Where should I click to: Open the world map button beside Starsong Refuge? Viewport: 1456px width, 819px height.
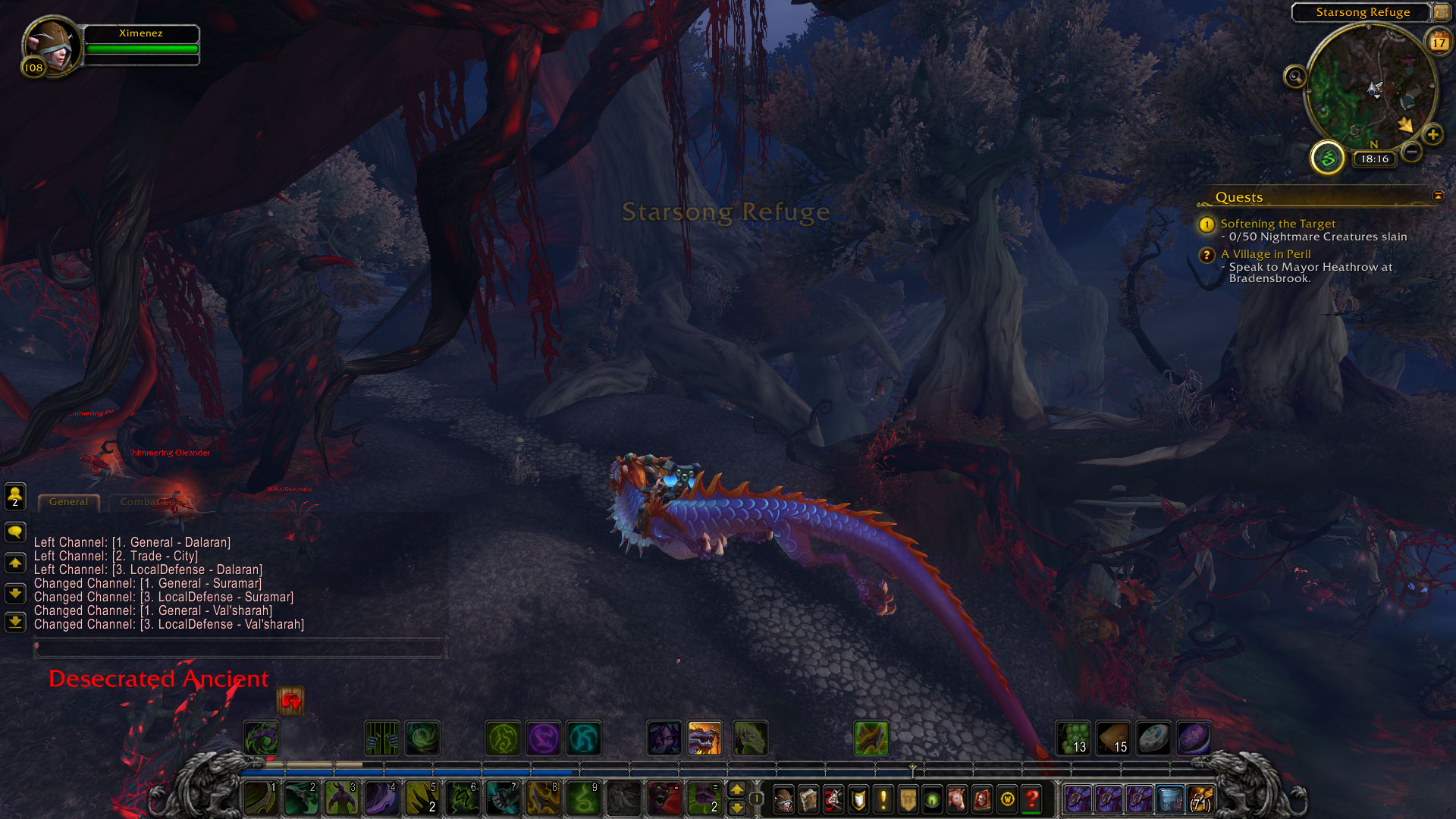pyautogui.click(x=1441, y=12)
